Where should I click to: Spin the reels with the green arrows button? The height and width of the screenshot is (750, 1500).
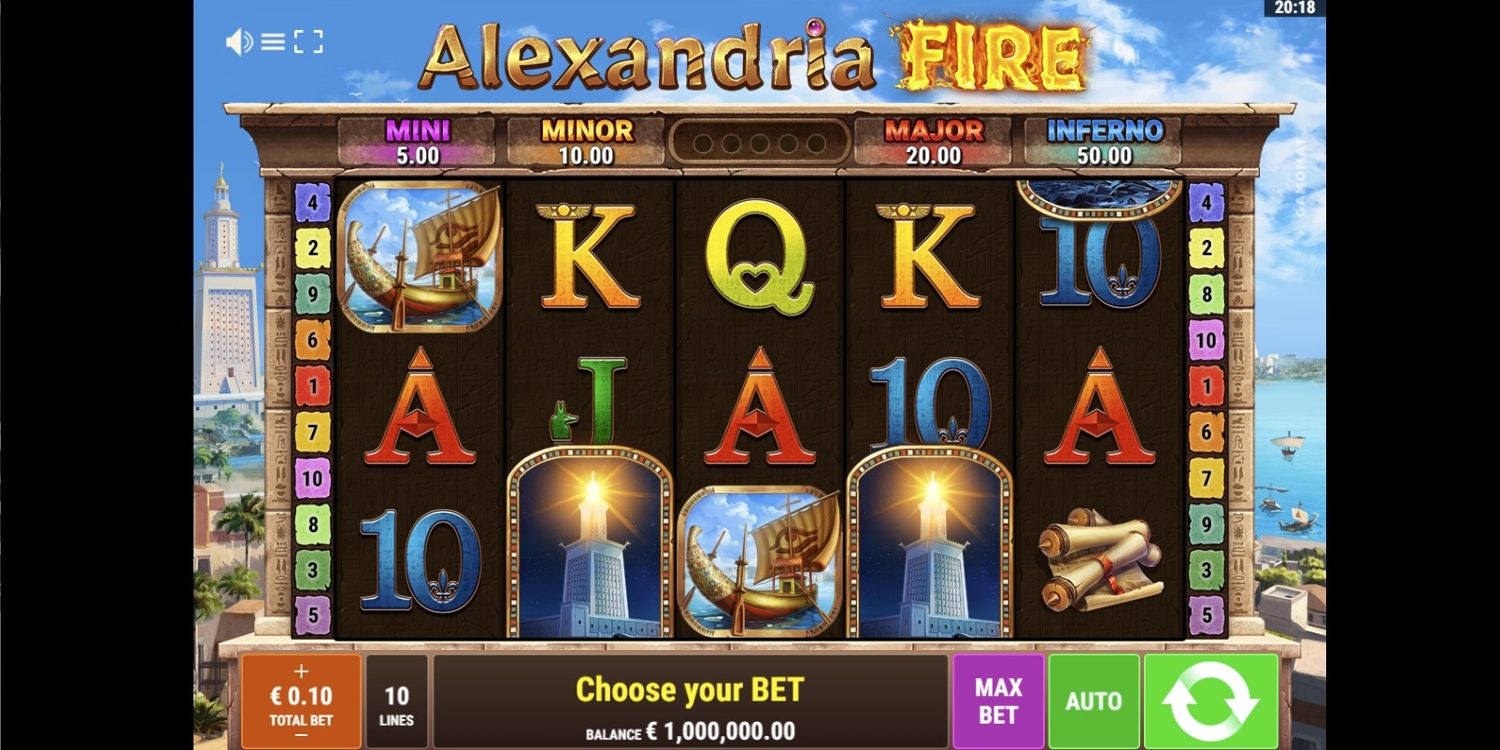click(1211, 701)
